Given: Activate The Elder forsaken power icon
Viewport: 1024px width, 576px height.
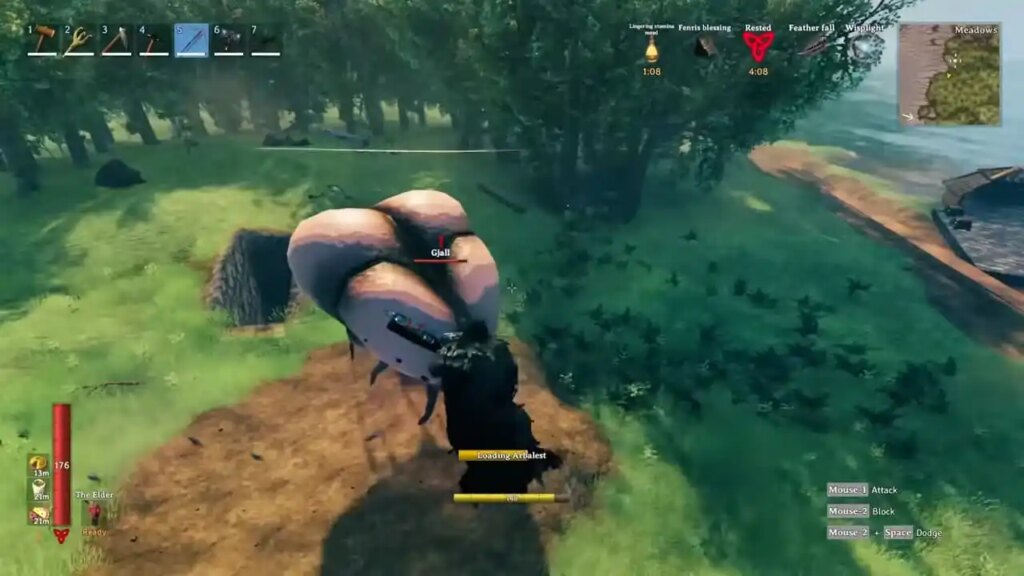Looking at the screenshot, I should [94, 514].
